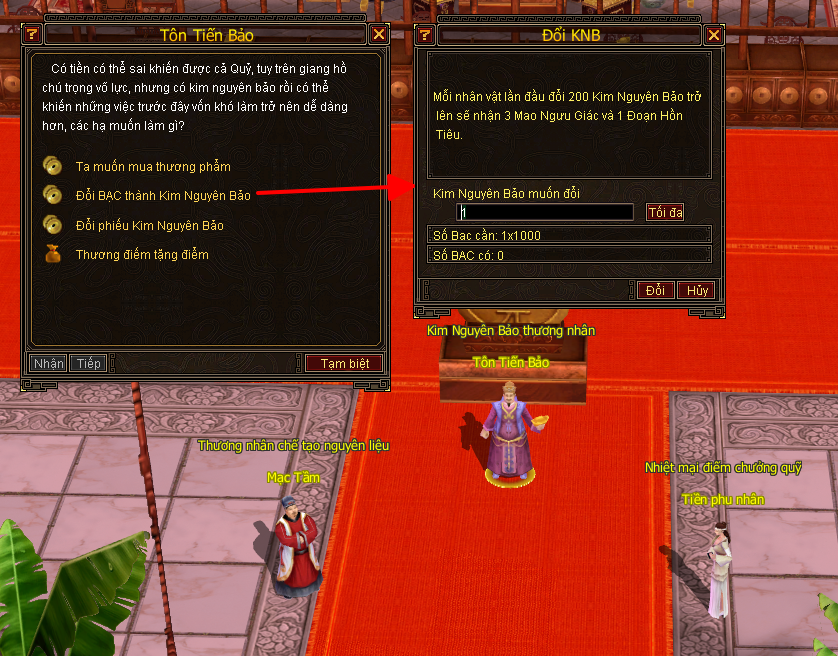The height and width of the screenshot is (656, 838).
Task: Choose "Ta muốn mua thương phẩm" option
Action: point(153,166)
